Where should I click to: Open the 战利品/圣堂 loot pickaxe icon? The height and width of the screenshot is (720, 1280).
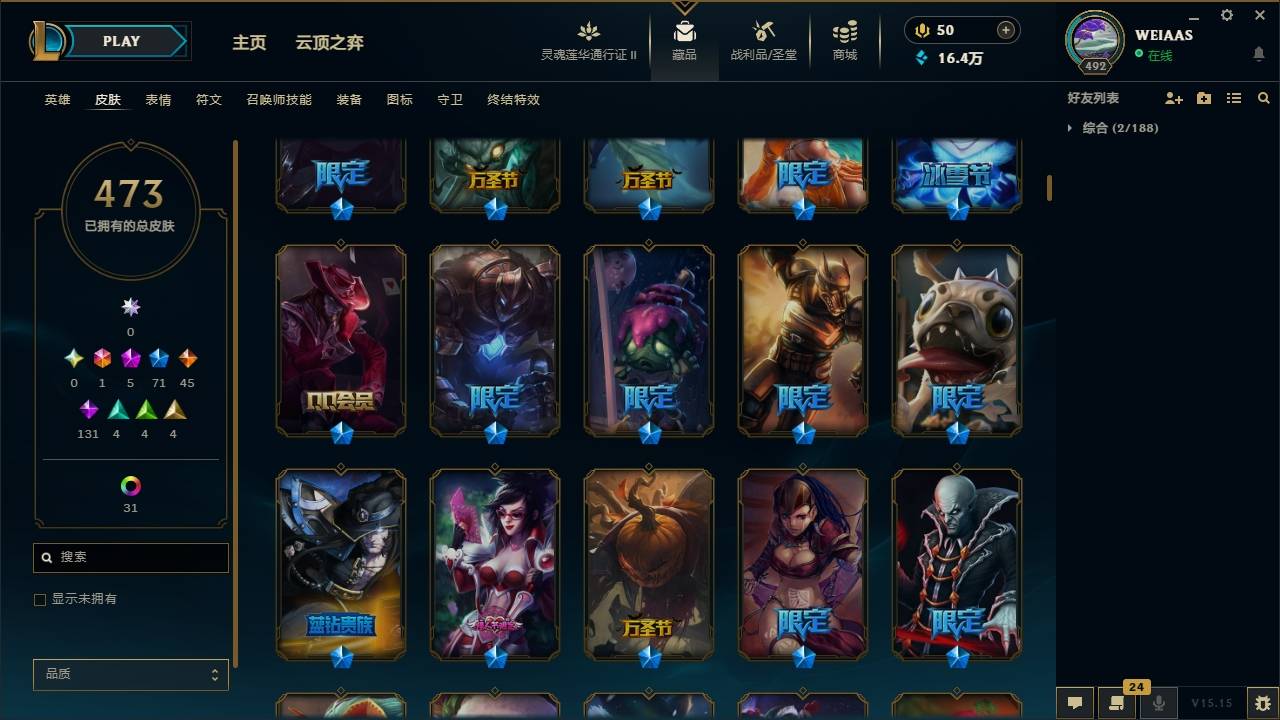pos(763,30)
